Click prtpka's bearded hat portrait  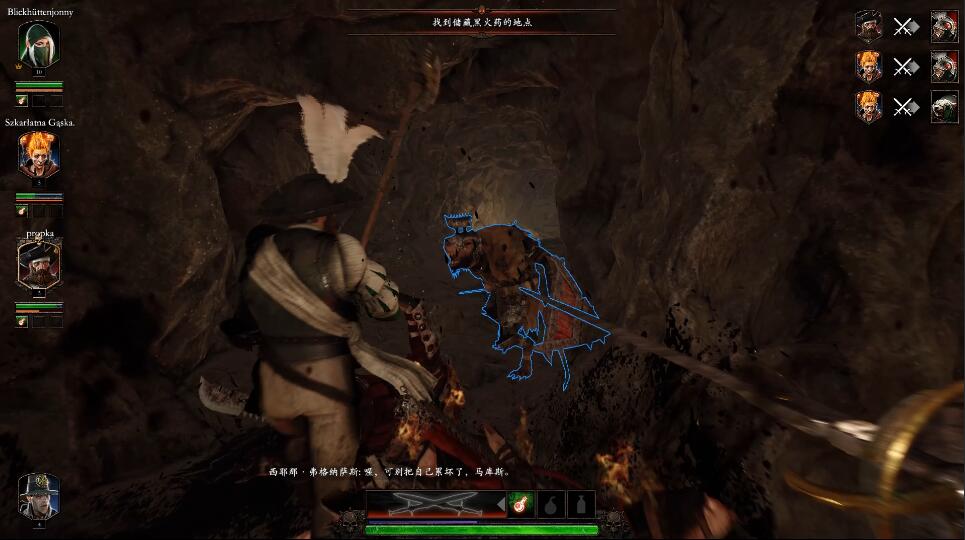pyautogui.click(x=39, y=264)
